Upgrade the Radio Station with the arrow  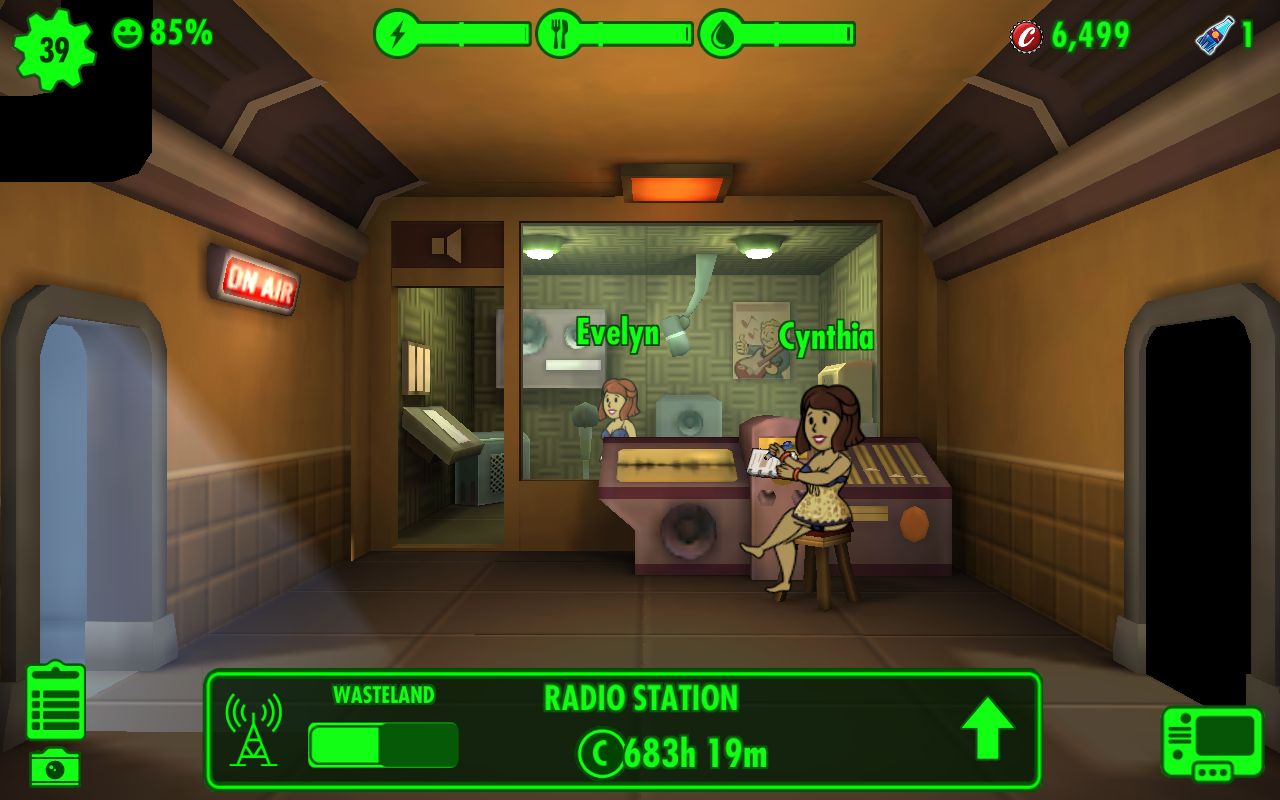987,728
